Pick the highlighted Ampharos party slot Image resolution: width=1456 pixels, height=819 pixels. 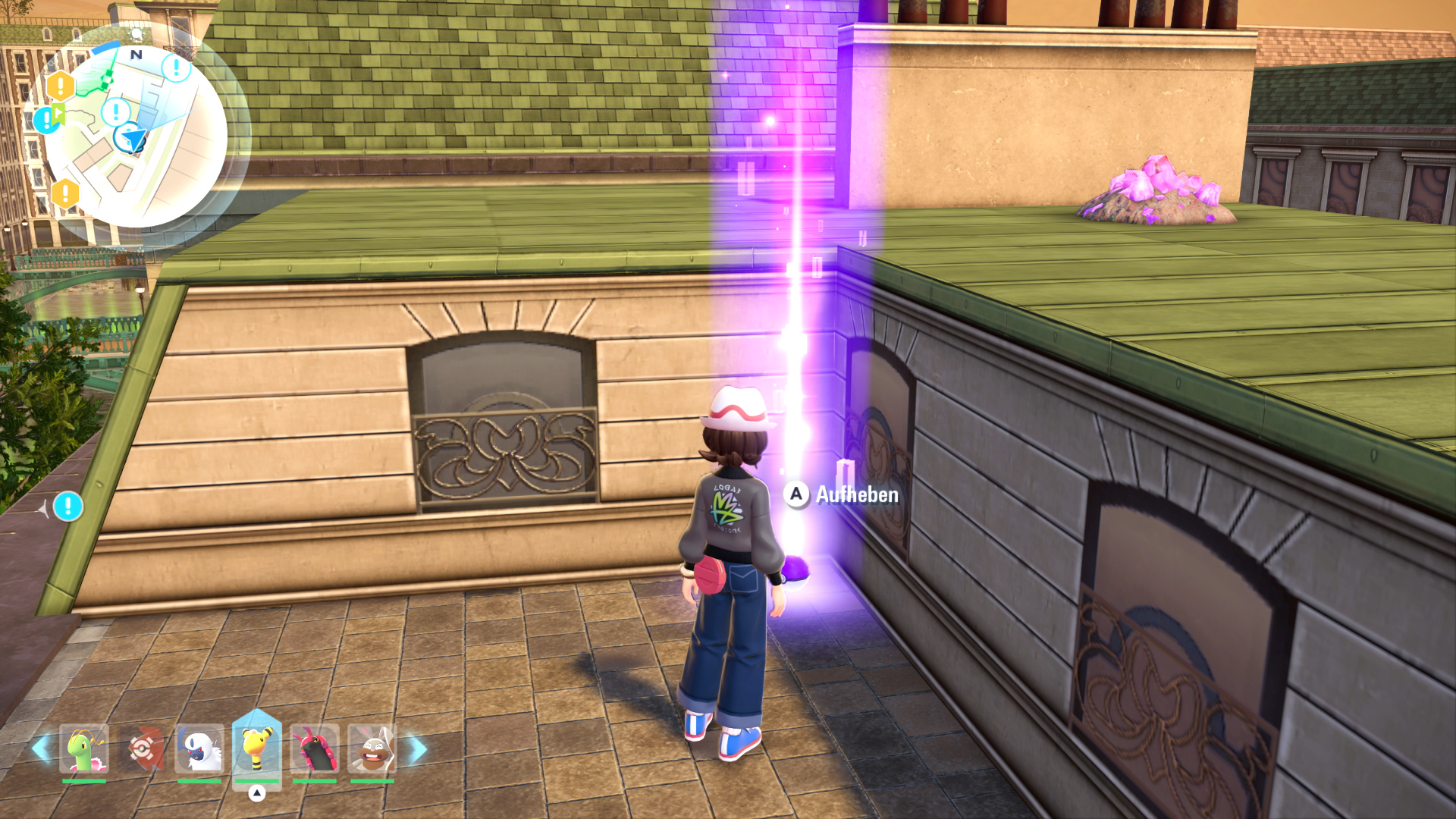(257, 749)
